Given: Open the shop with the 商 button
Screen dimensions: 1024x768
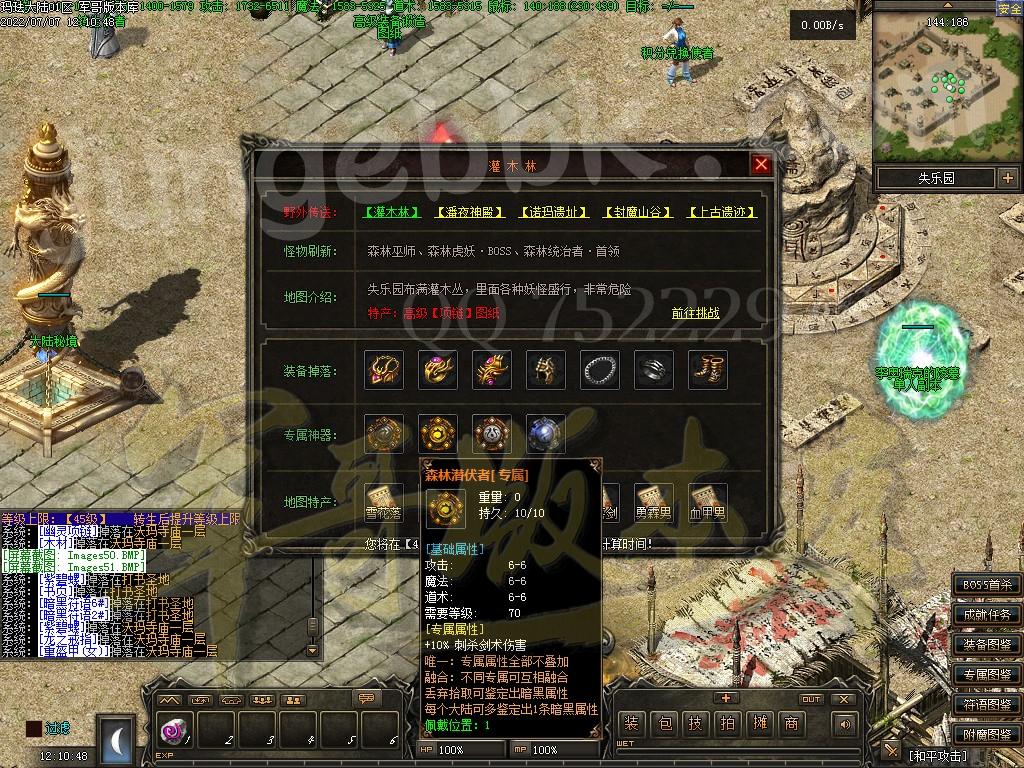Looking at the screenshot, I should (x=791, y=724).
